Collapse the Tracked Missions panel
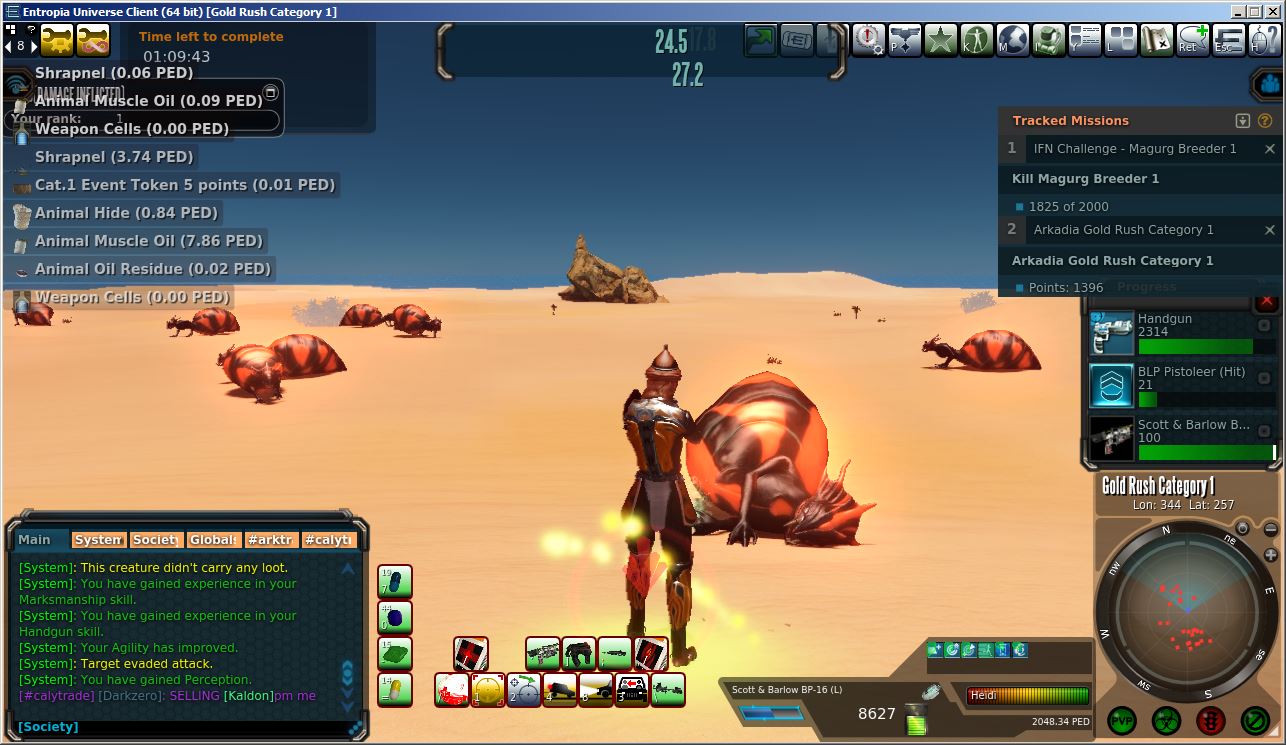 pos(1243,121)
